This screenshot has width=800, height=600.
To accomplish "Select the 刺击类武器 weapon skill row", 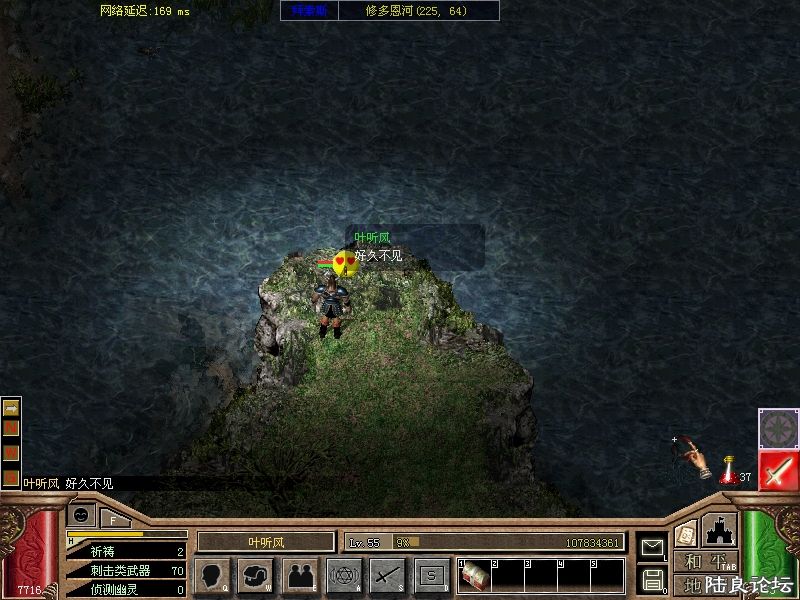I will 127,571.
